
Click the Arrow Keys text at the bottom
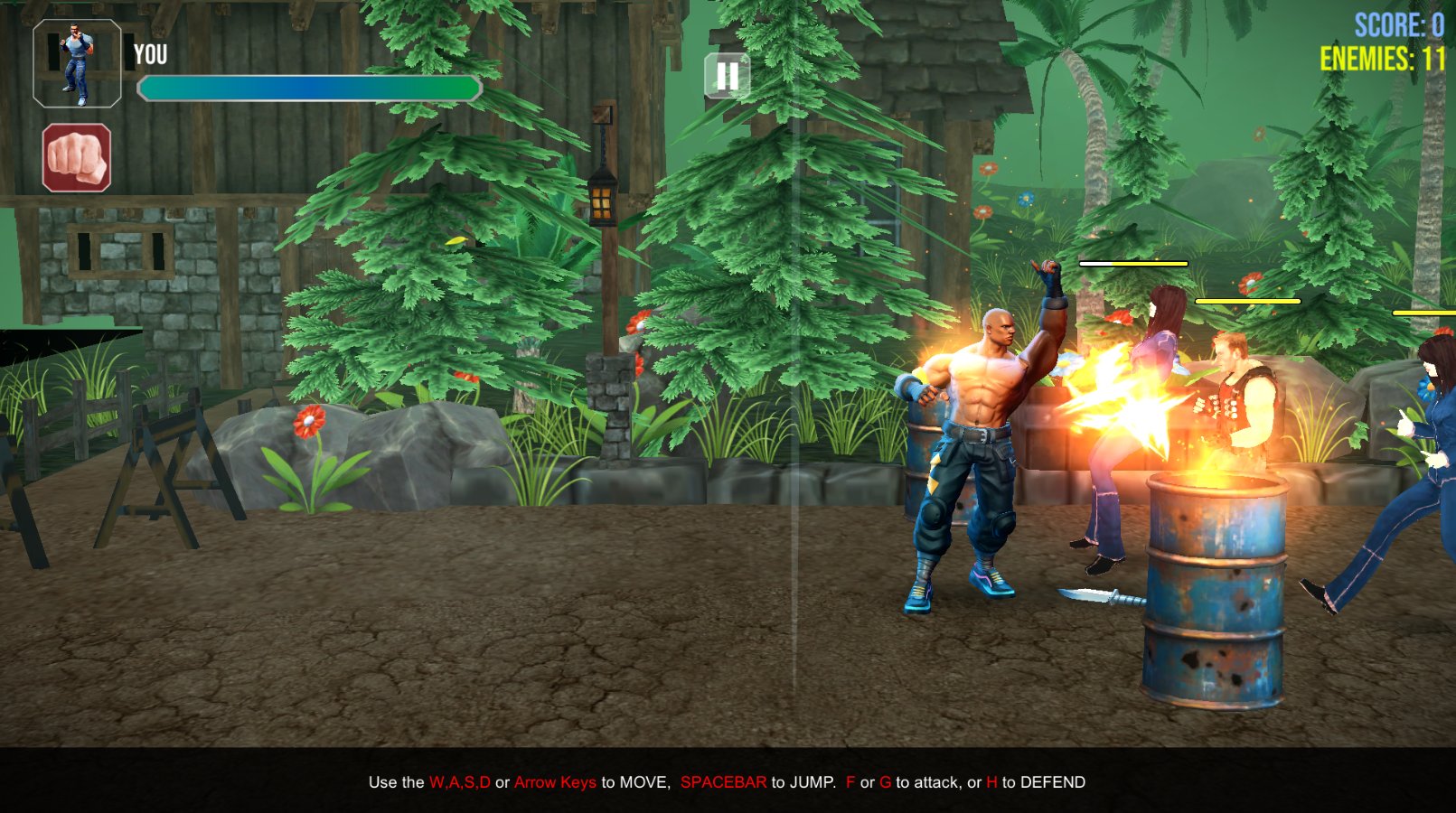[554, 782]
